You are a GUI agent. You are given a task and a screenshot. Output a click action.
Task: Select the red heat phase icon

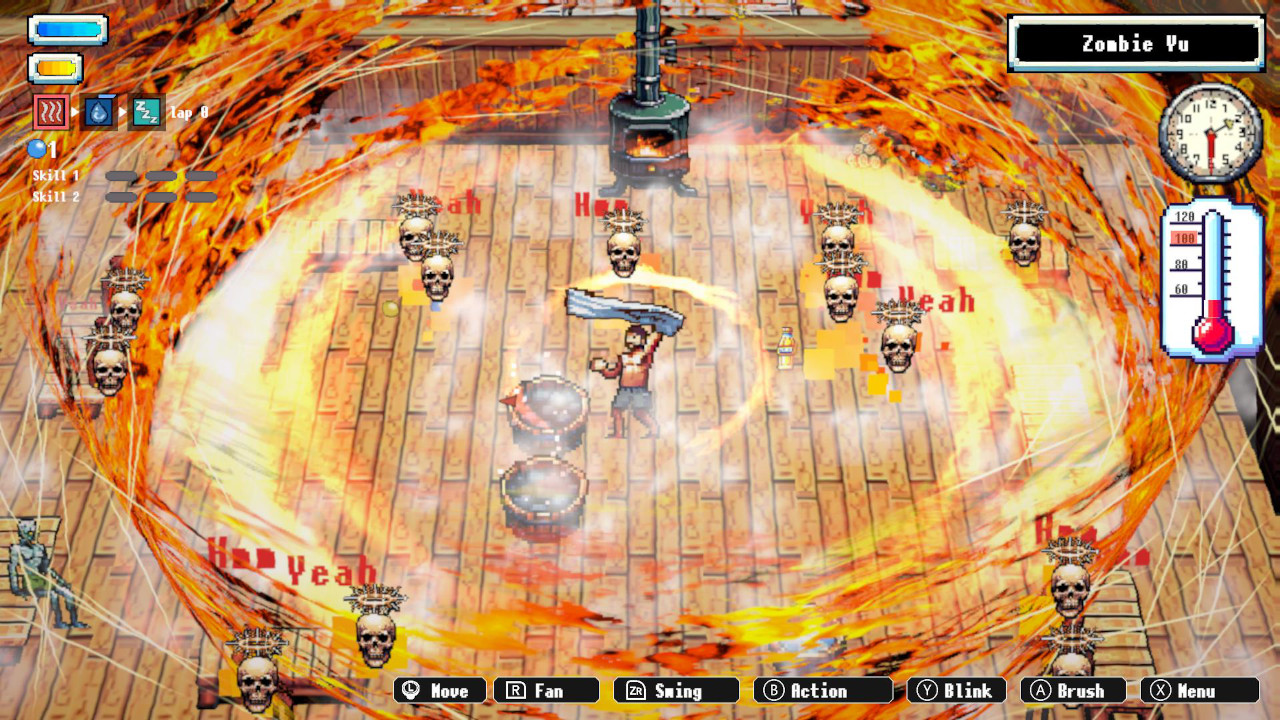click(x=52, y=112)
